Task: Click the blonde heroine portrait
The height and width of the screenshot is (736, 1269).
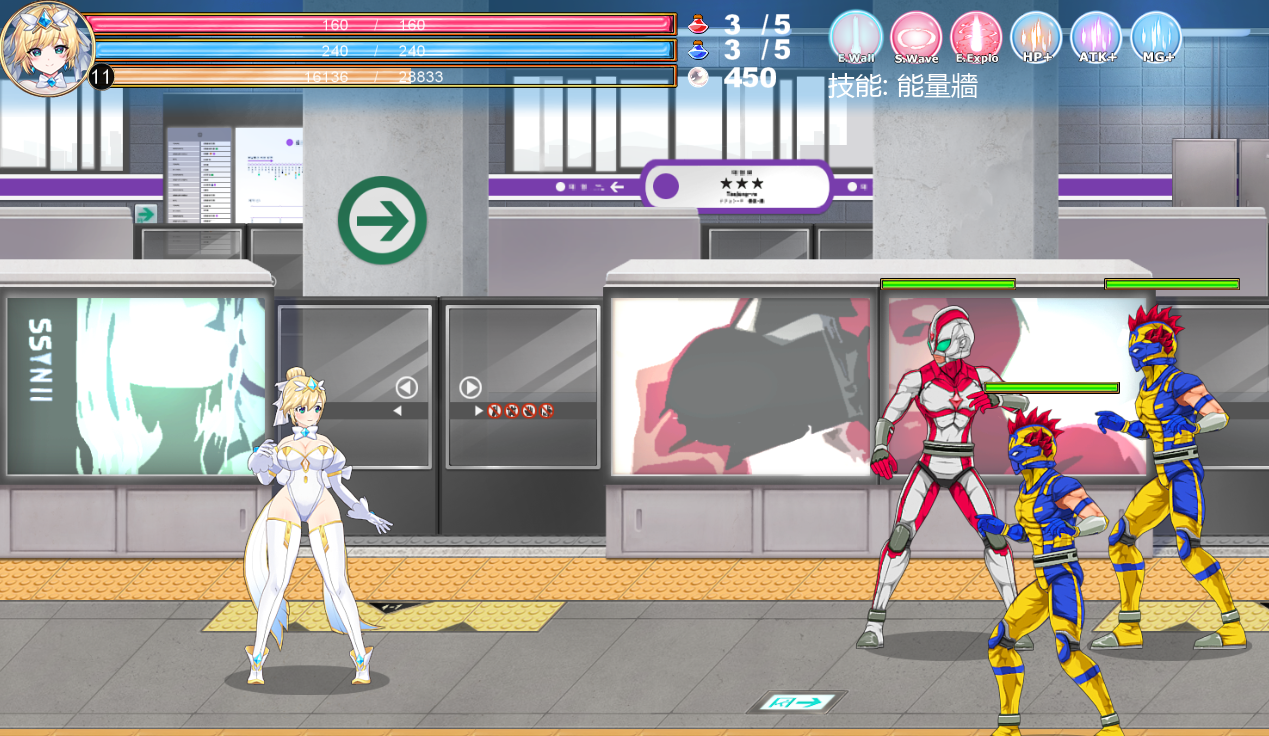Action: coord(47,47)
